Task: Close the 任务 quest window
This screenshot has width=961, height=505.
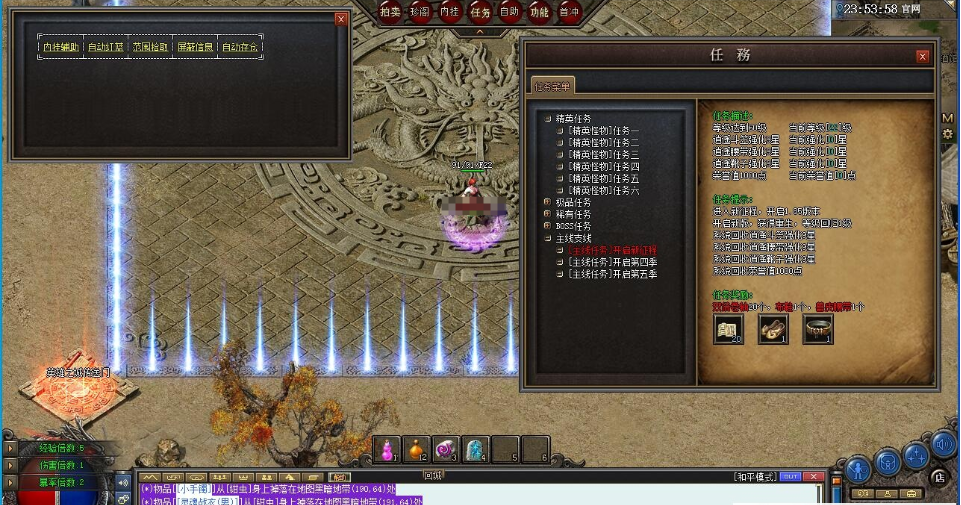Action: click(922, 57)
